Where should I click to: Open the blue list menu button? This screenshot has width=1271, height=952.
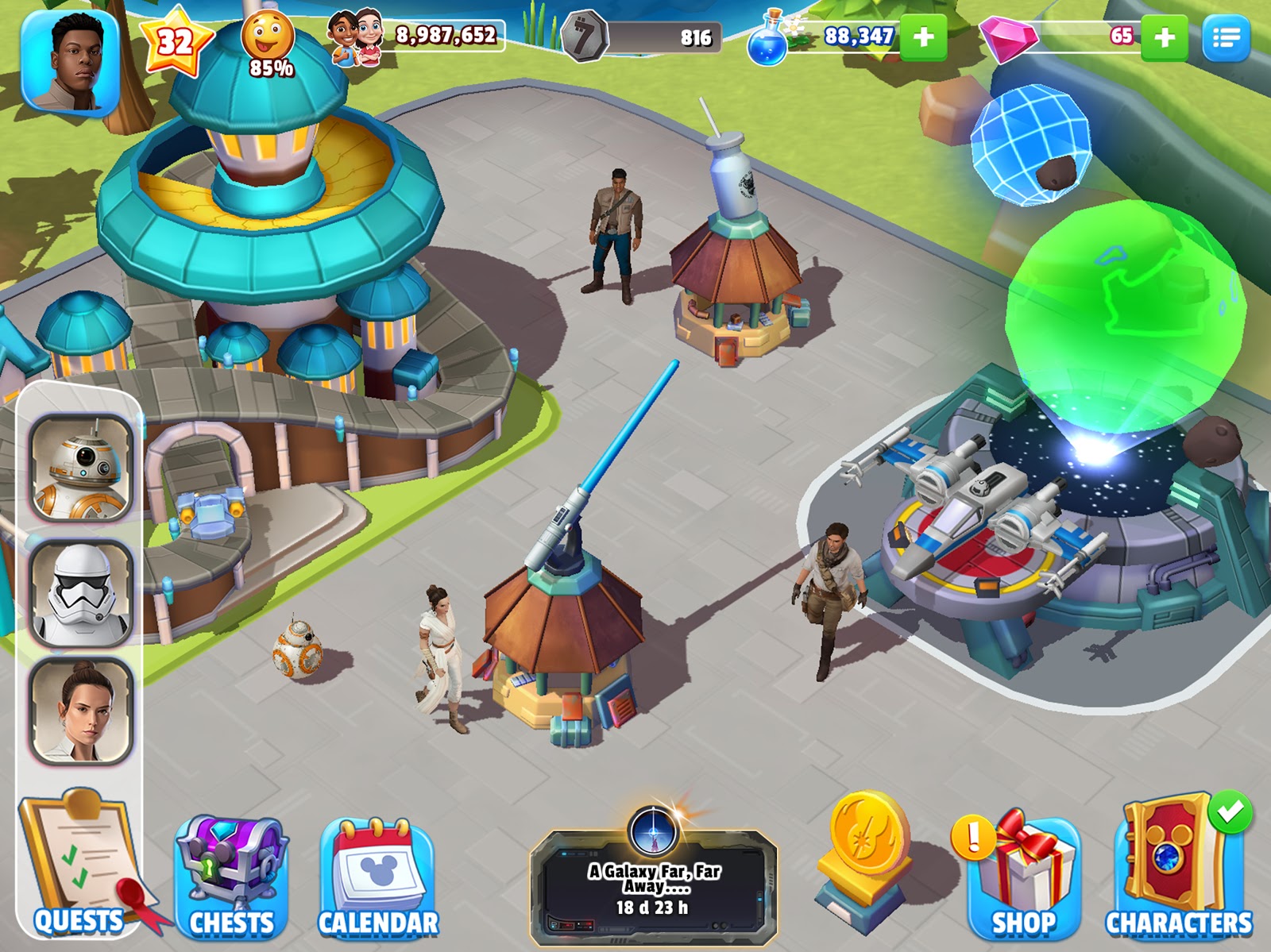tap(1226, 37)
